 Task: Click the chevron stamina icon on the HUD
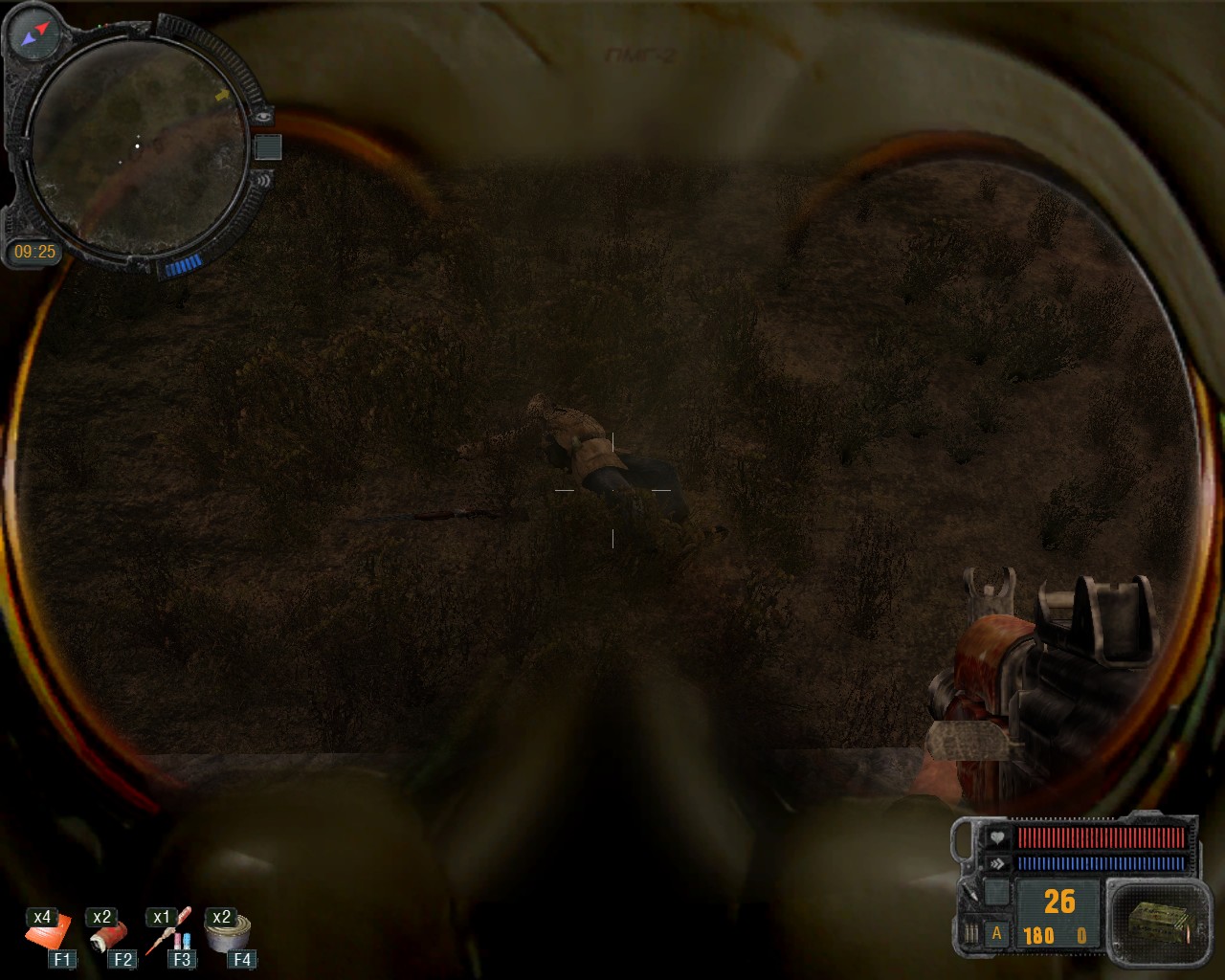(x=998, y=863)
